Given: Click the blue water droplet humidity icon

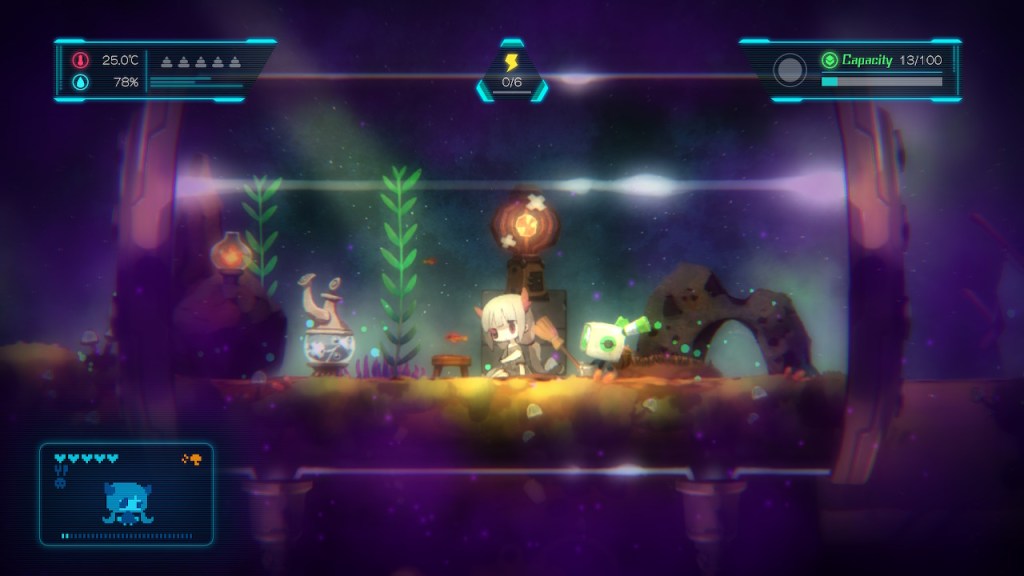Looking at the screenshot, I should pos(80,81).
